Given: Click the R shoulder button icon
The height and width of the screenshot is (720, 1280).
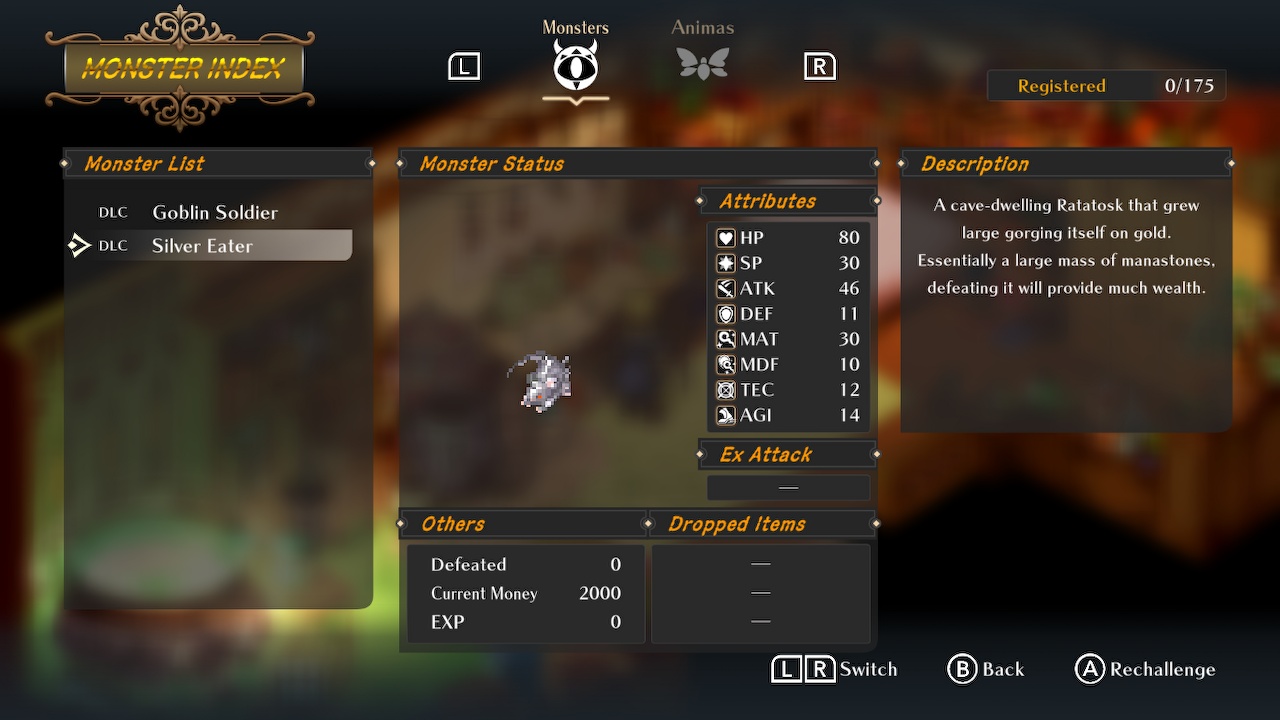Looking at the screenshot, I should [x=819, y=65].
